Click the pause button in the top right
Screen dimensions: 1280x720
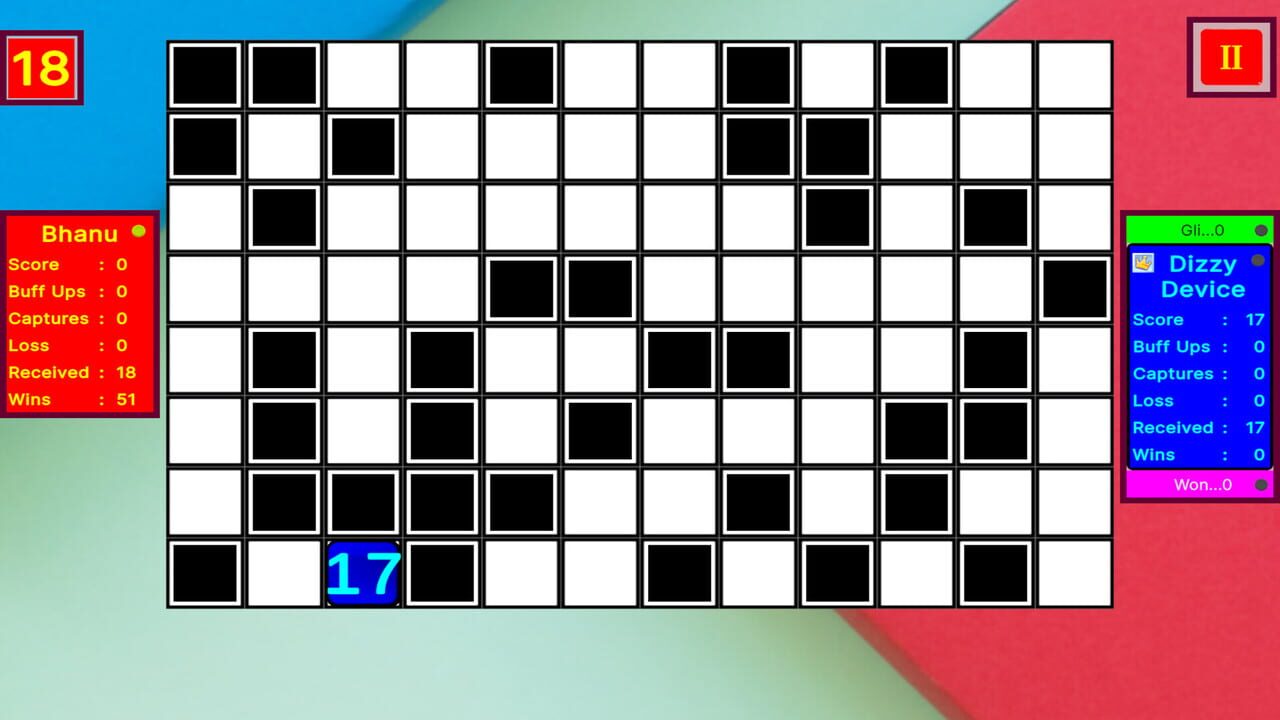pyautogui.click(x=1229, y=57)
